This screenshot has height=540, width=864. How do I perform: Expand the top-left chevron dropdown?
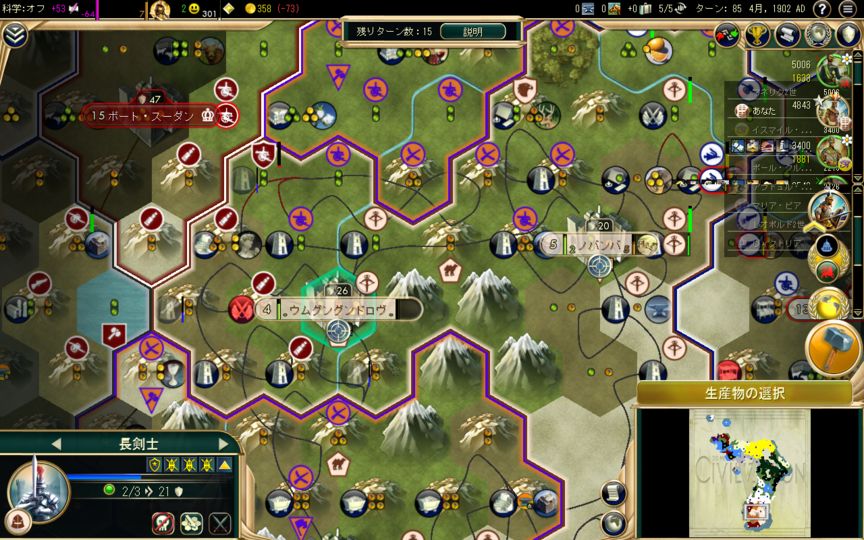click(x=14, y=35)
